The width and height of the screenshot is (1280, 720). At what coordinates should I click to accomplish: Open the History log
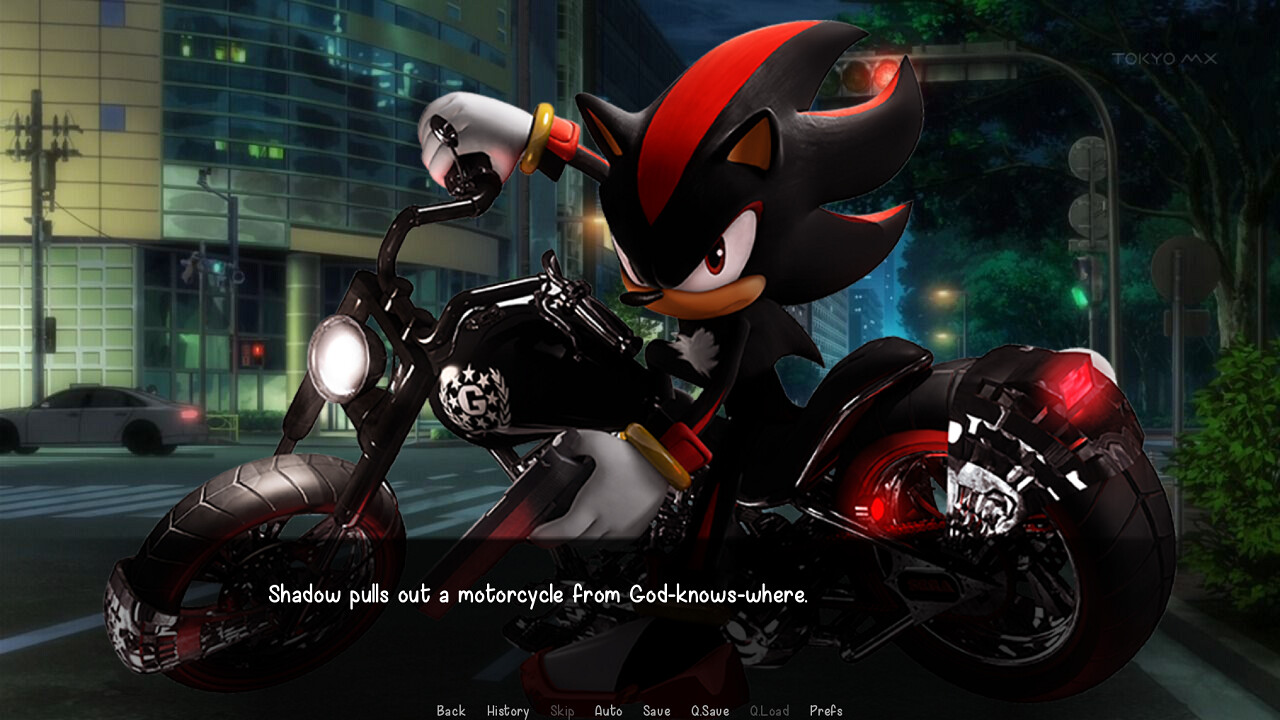click(508, 710)
